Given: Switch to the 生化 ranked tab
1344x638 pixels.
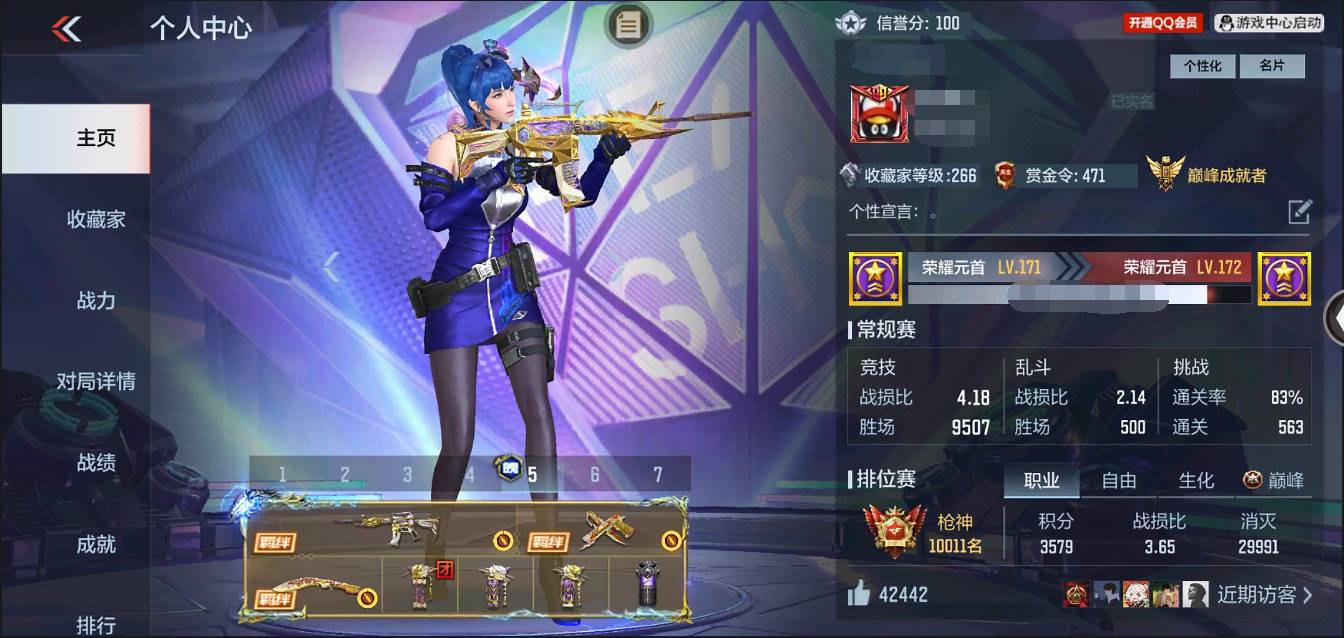Looking at the screenshot, I should pos(1195,481).
